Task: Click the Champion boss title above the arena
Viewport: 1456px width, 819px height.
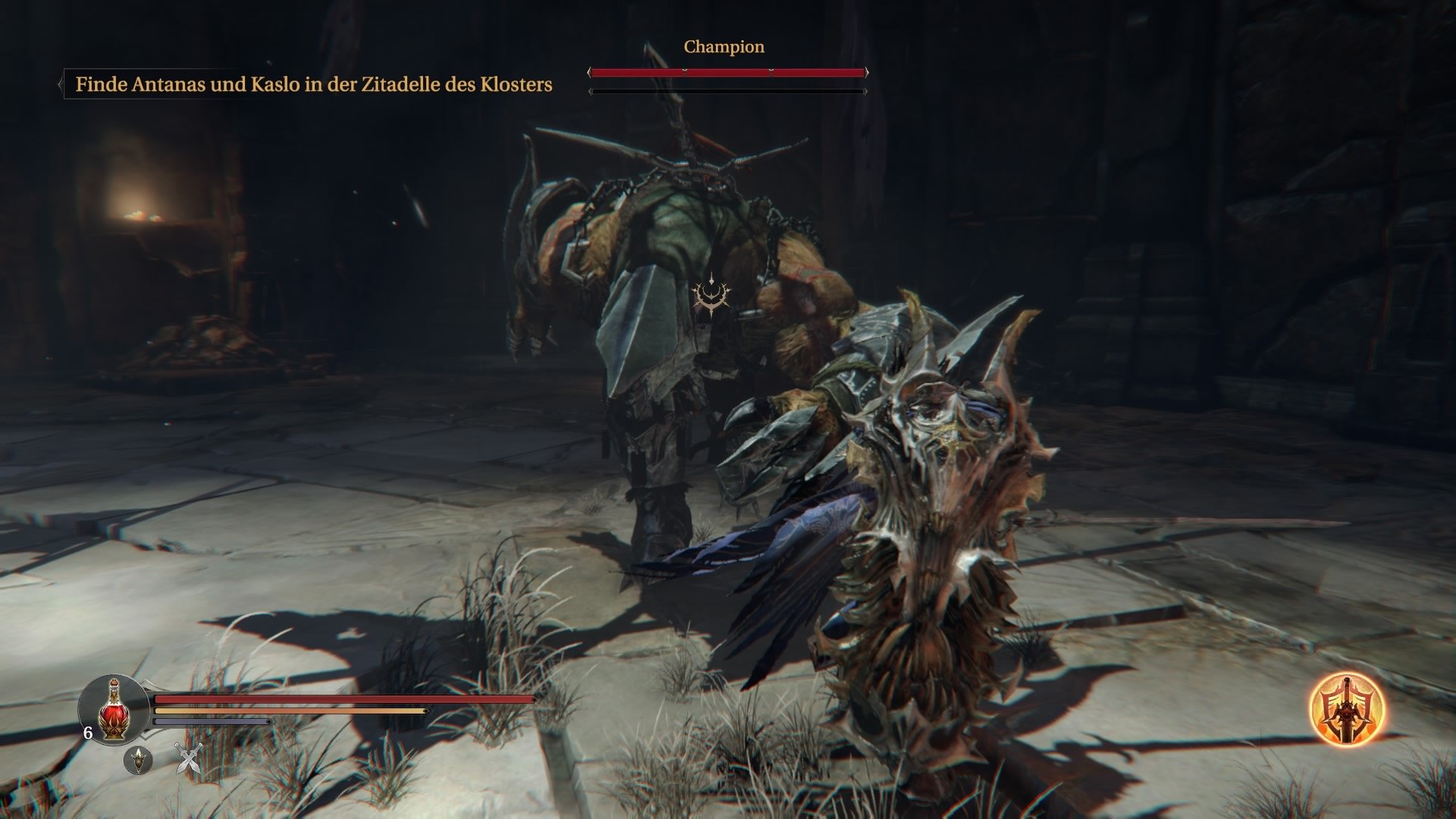Action: [723, 47]
